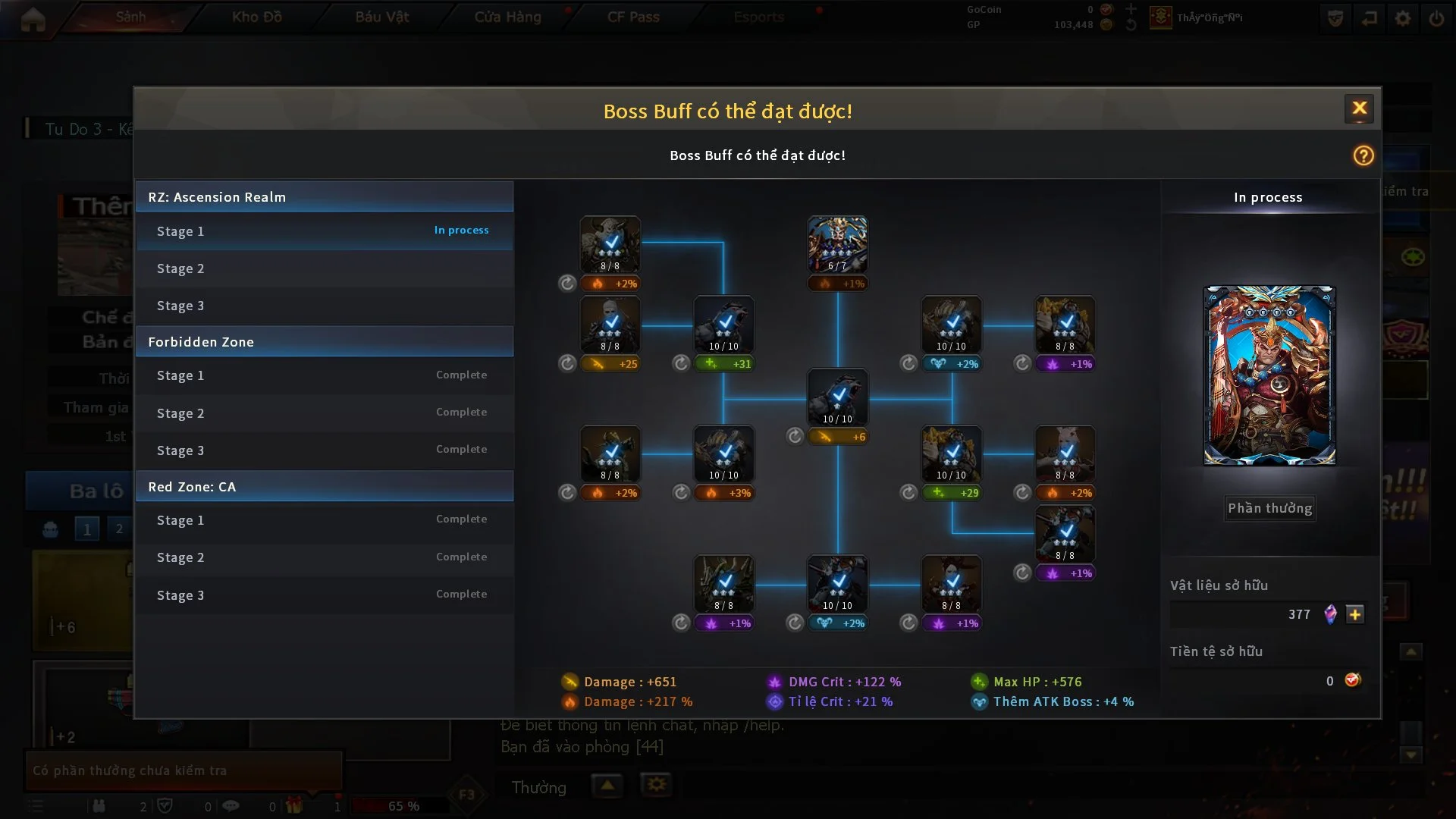Reset the +3% damage boss node
The image size is (1456, 819).
pos(681,493)
